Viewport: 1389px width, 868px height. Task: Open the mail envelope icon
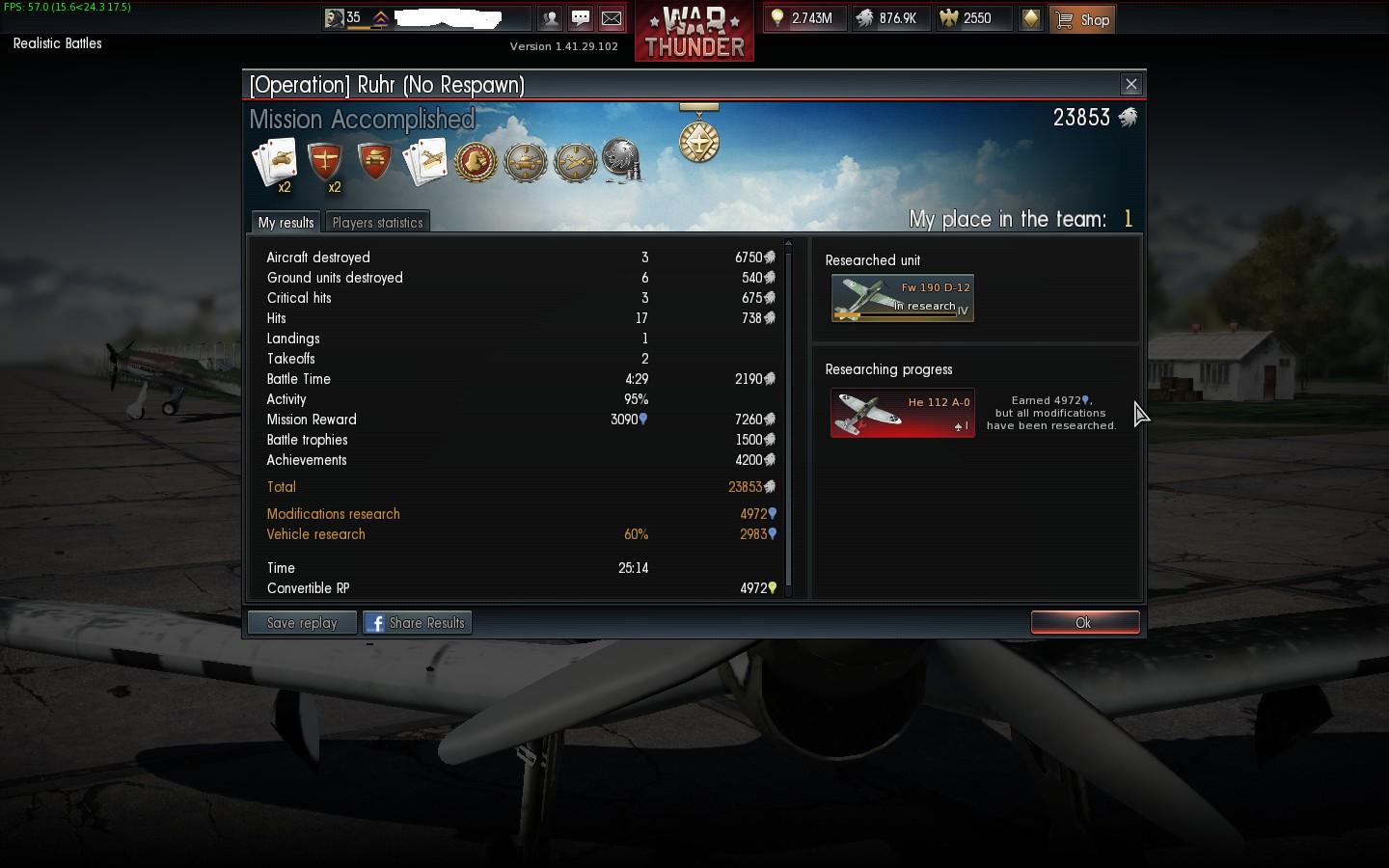tap(612, 18)
